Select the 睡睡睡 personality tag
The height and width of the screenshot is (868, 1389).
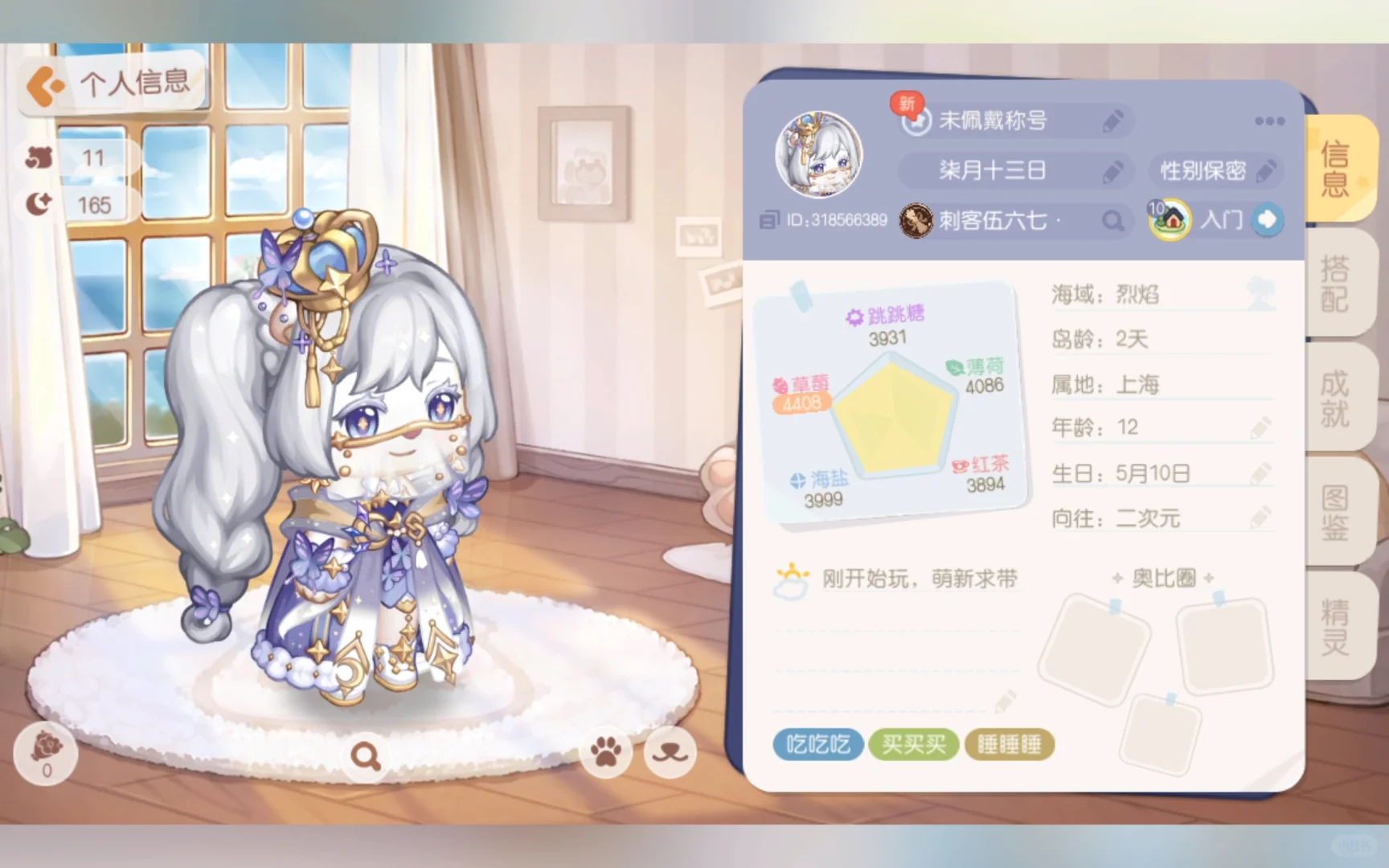(1010, 744)
